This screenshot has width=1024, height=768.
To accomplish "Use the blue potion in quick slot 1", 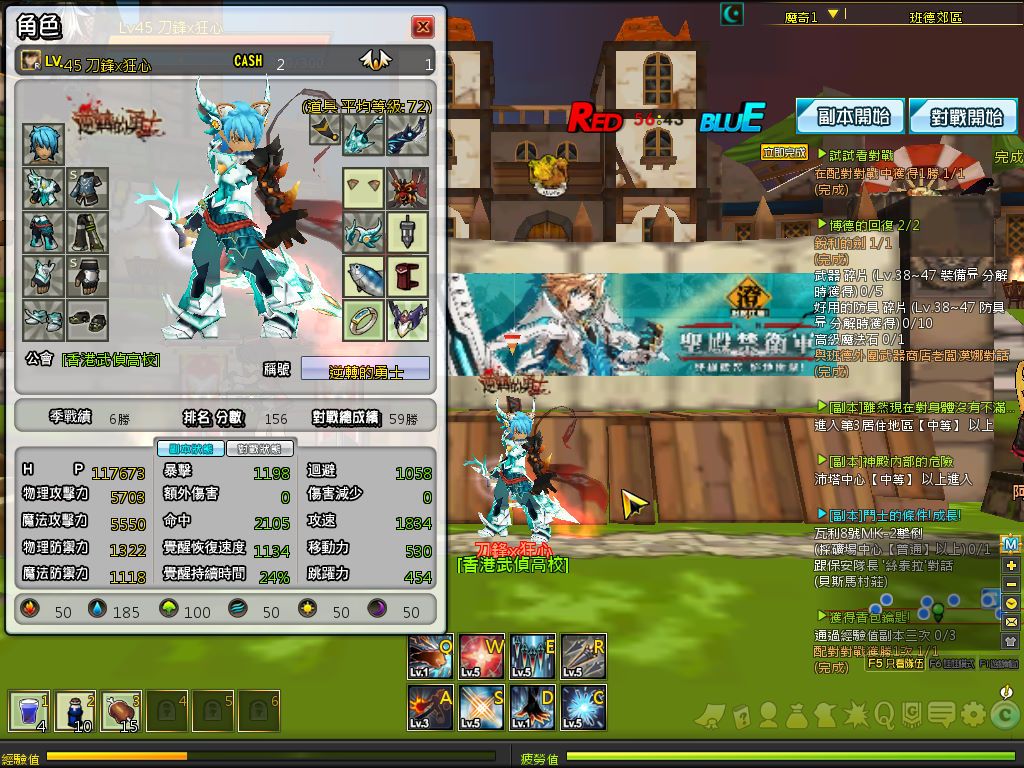I will point(29,712).
